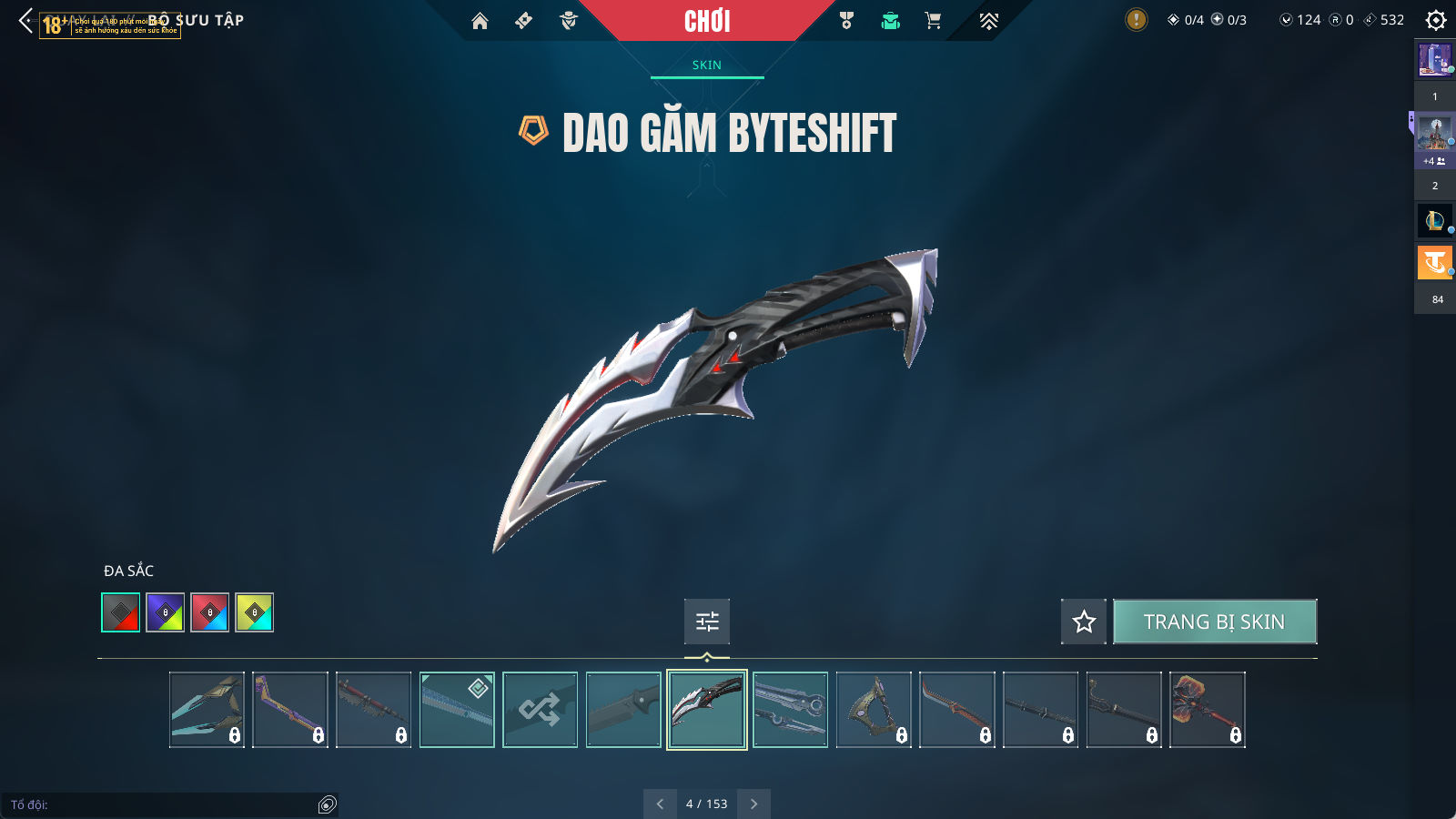Select the black and red color variant
The width and height of the screenshot is (1456, 819).
click(x=121, y=612)
